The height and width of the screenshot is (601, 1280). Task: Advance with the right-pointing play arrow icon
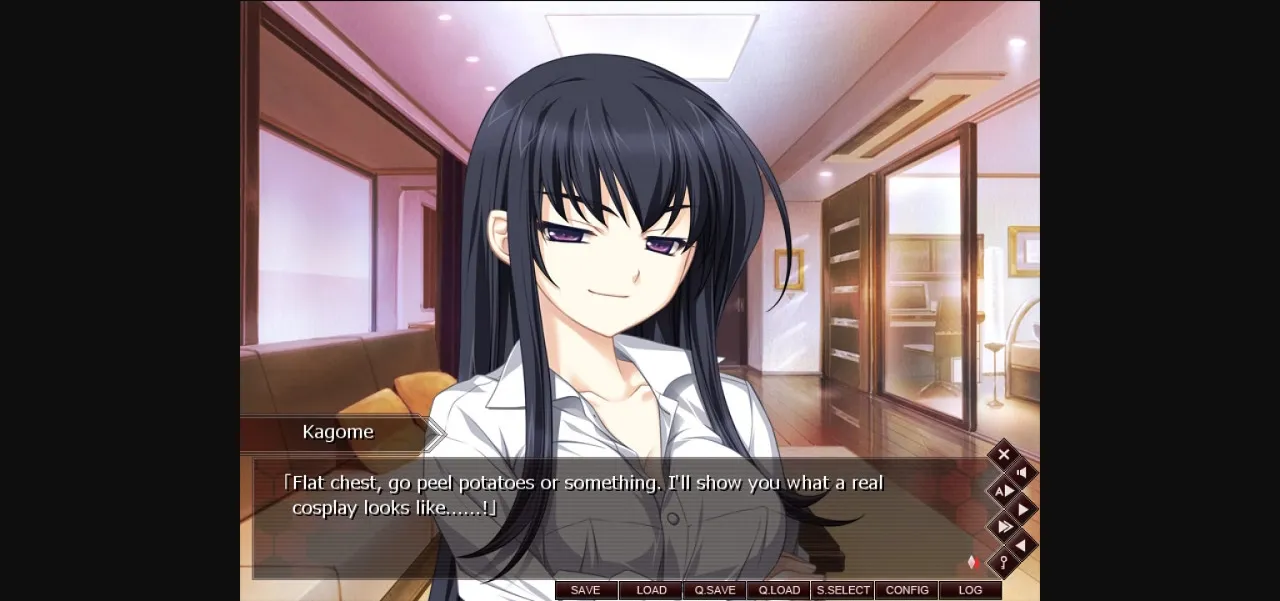[x=1022, y=509]
